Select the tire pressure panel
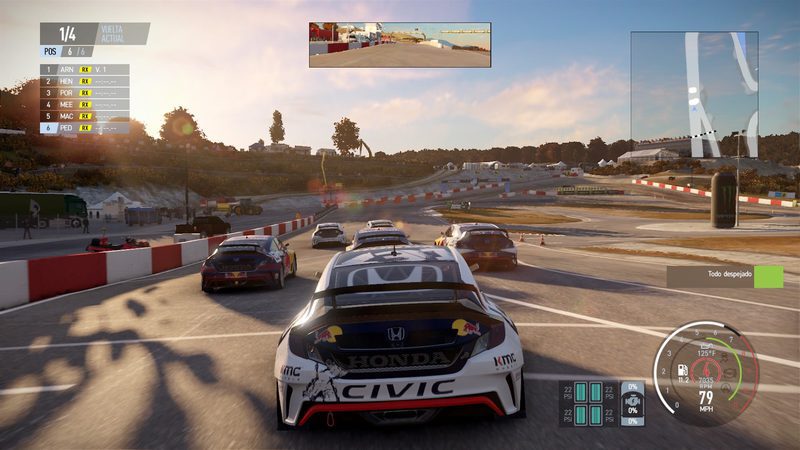Image resolution: width=800 pixels, height=450 pixels. coord(588,403)
